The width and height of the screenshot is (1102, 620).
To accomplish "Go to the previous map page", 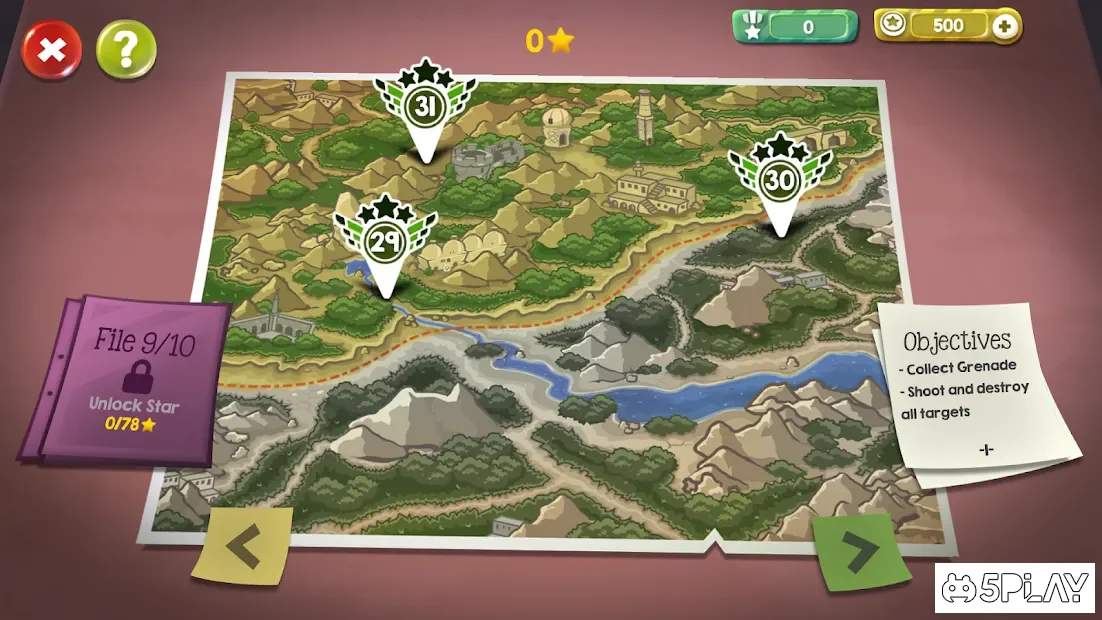I will coord(244,546).
